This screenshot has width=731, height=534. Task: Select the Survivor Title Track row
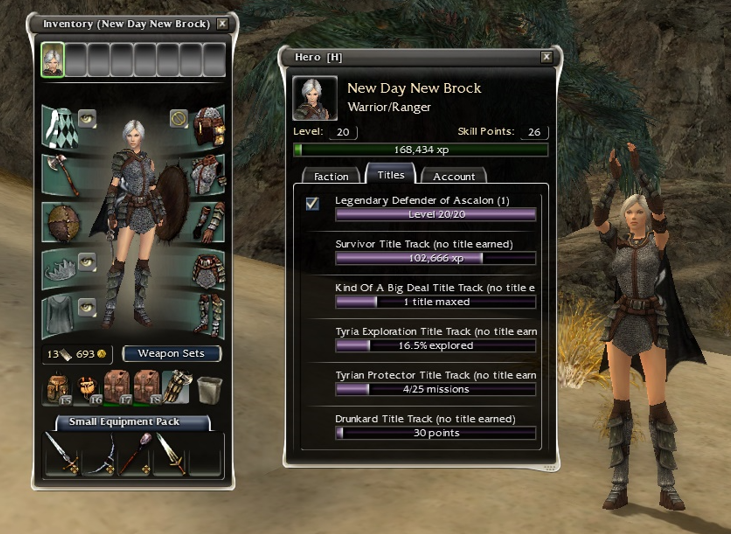(435, 250)
